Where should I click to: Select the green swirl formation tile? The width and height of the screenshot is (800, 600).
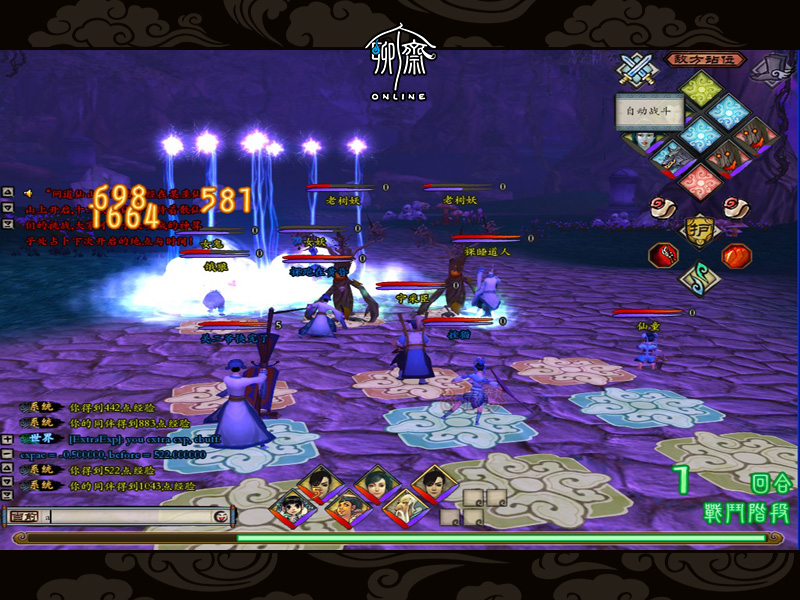[x=701, y=88]
